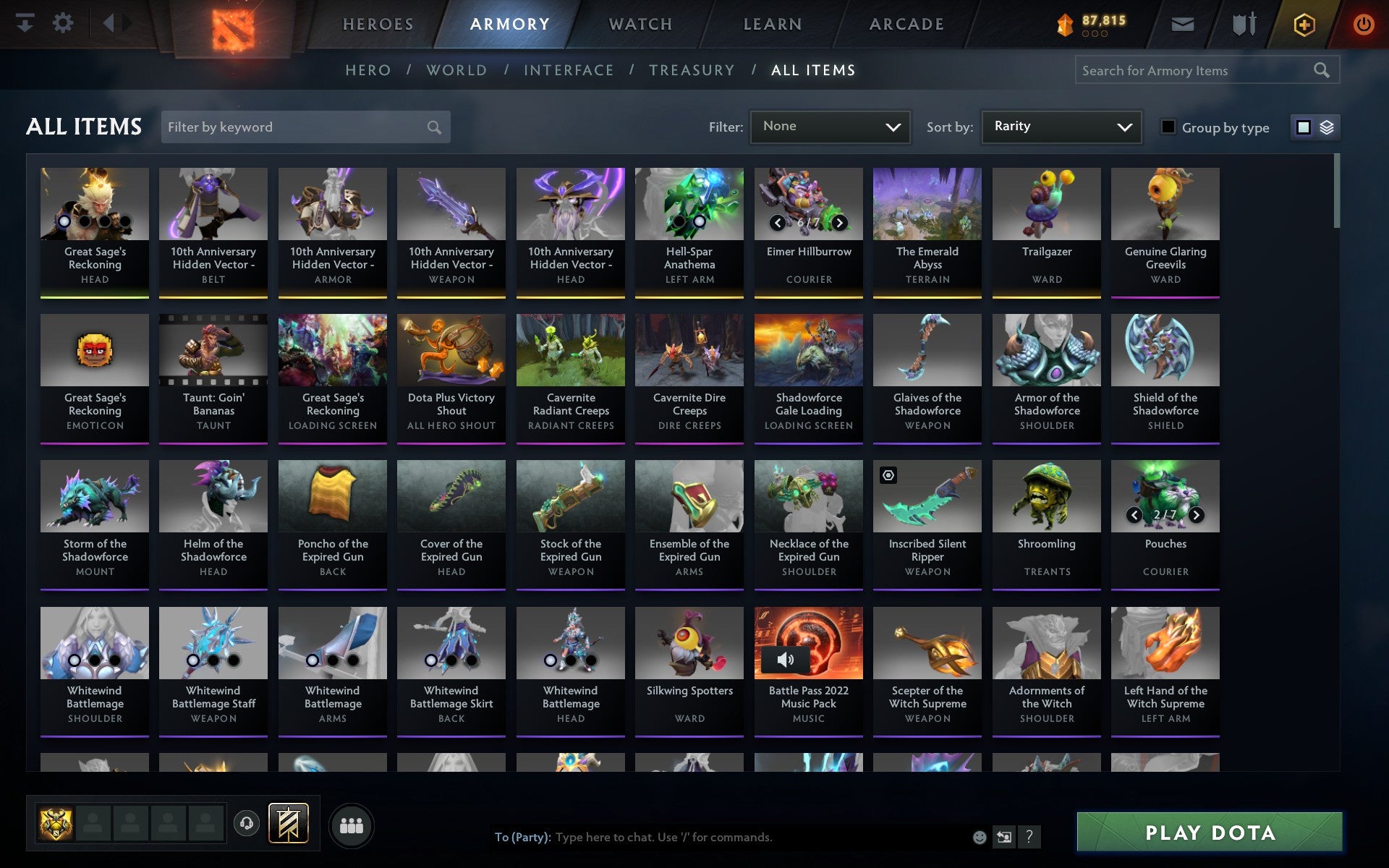
Task: Switch to the TREASURY tab
Action: coord(692,69)
